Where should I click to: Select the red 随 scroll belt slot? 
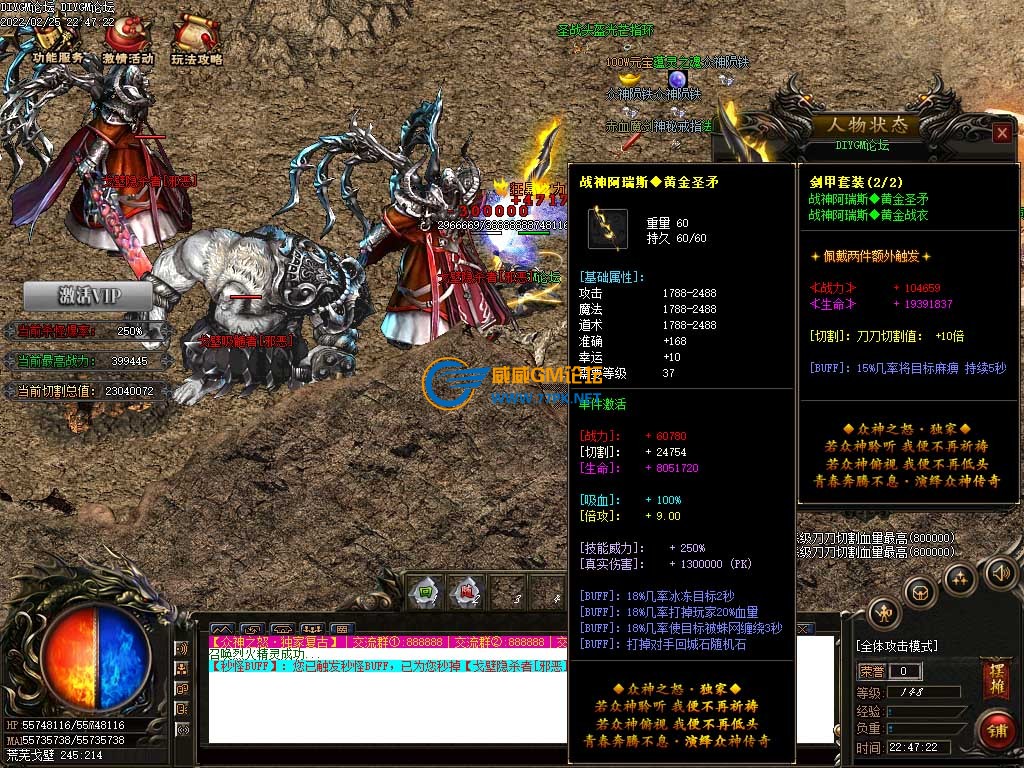(466, 592)
